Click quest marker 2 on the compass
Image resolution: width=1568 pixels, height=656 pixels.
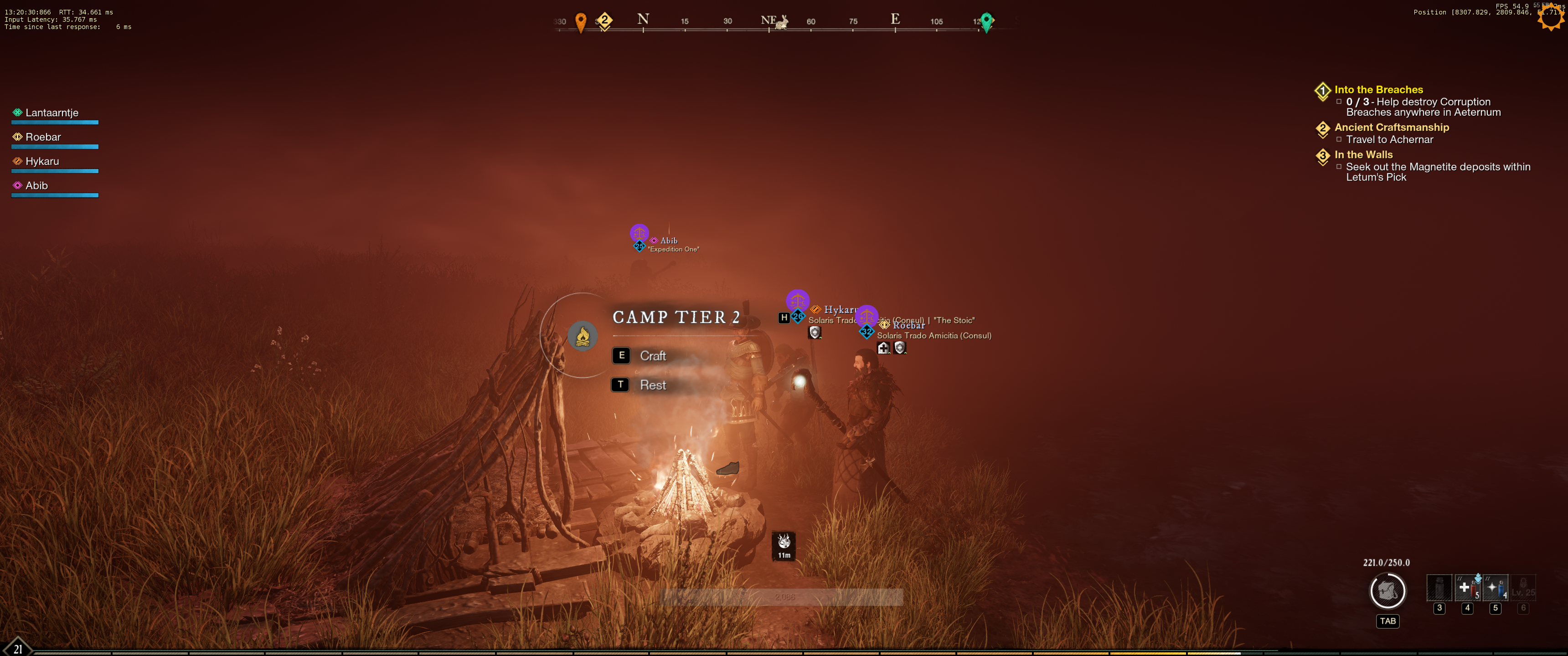[604, 20]
